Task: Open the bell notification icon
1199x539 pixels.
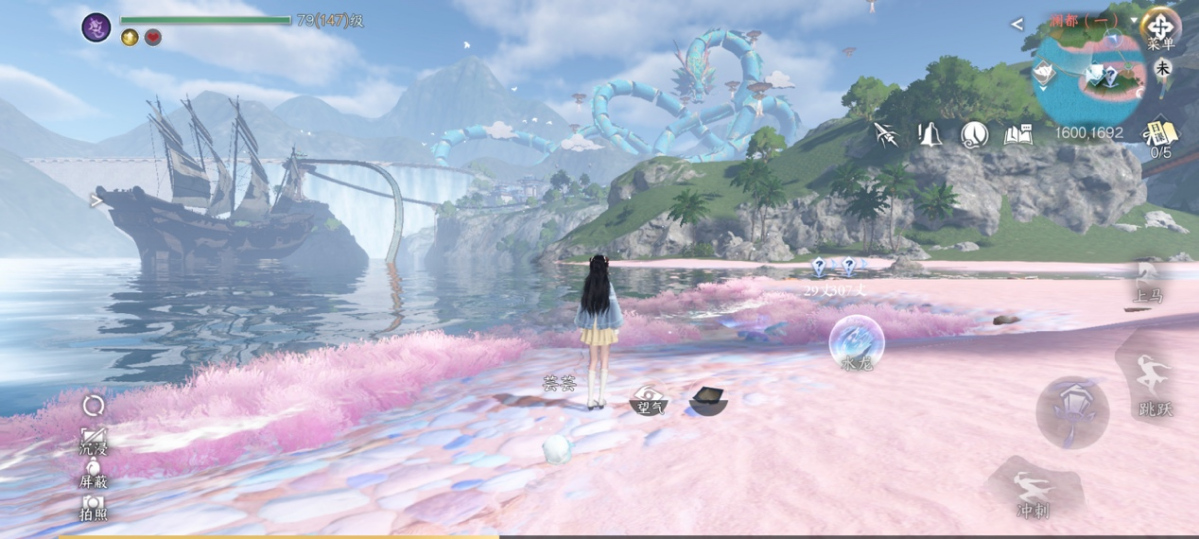Action: (930, 134)
